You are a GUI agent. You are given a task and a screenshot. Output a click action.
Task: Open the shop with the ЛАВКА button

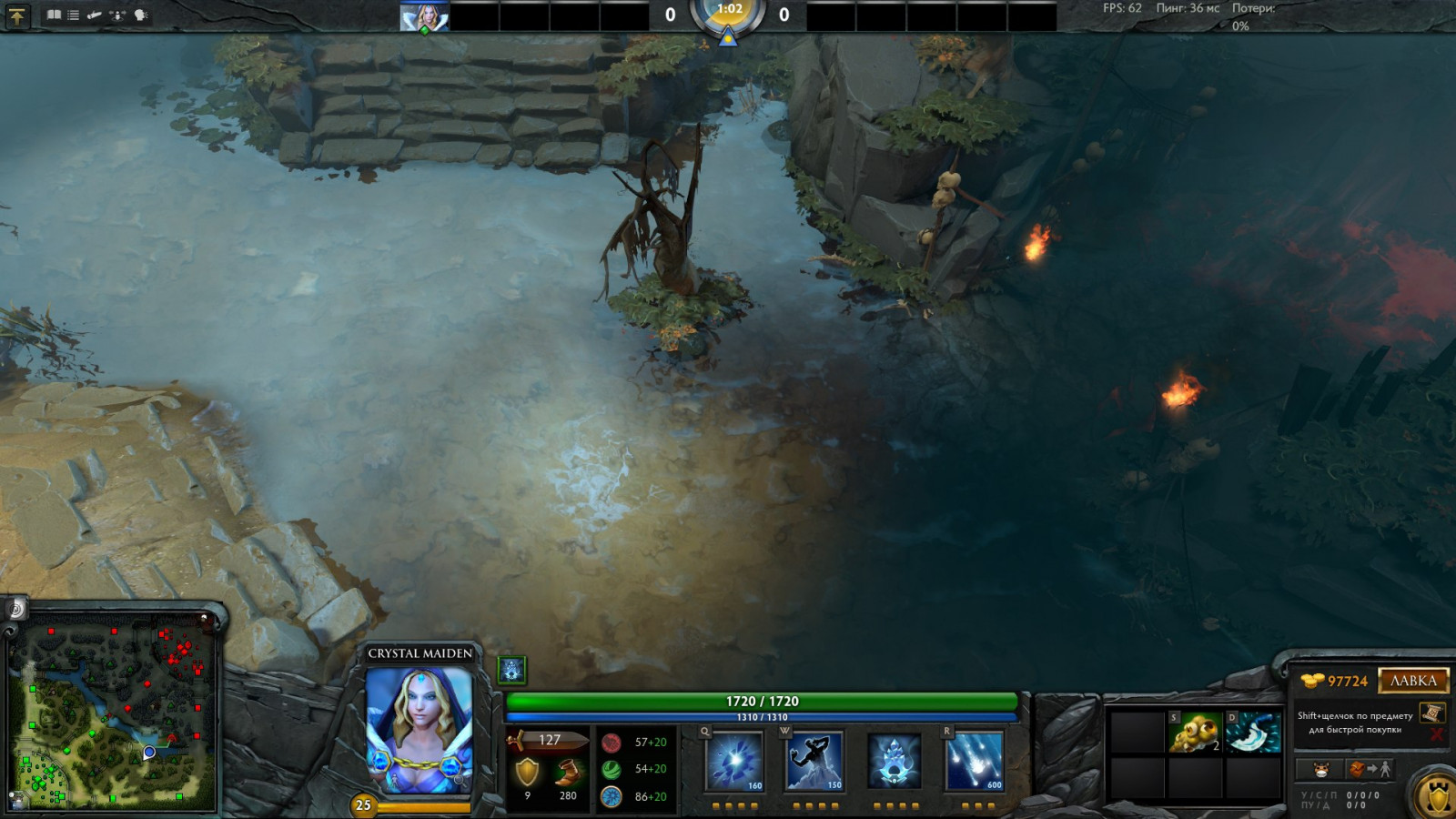(1412, 681)
